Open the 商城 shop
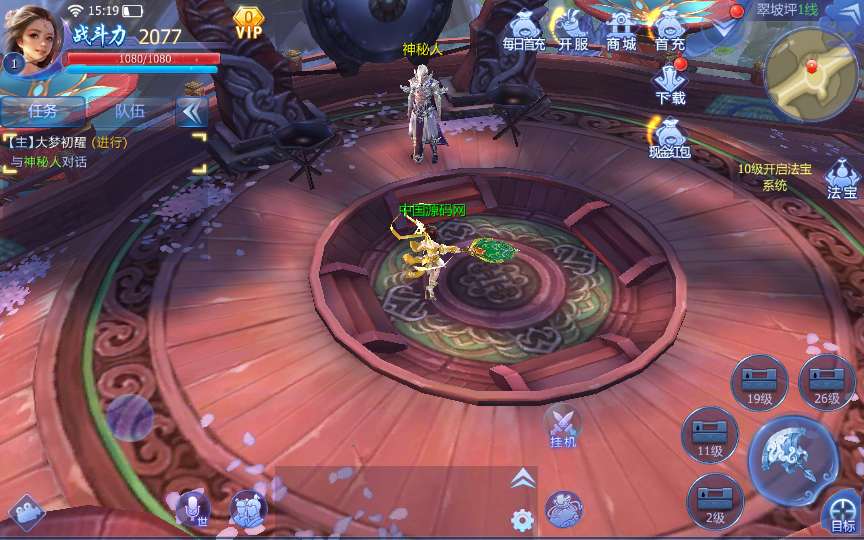 tap(621, 29)
